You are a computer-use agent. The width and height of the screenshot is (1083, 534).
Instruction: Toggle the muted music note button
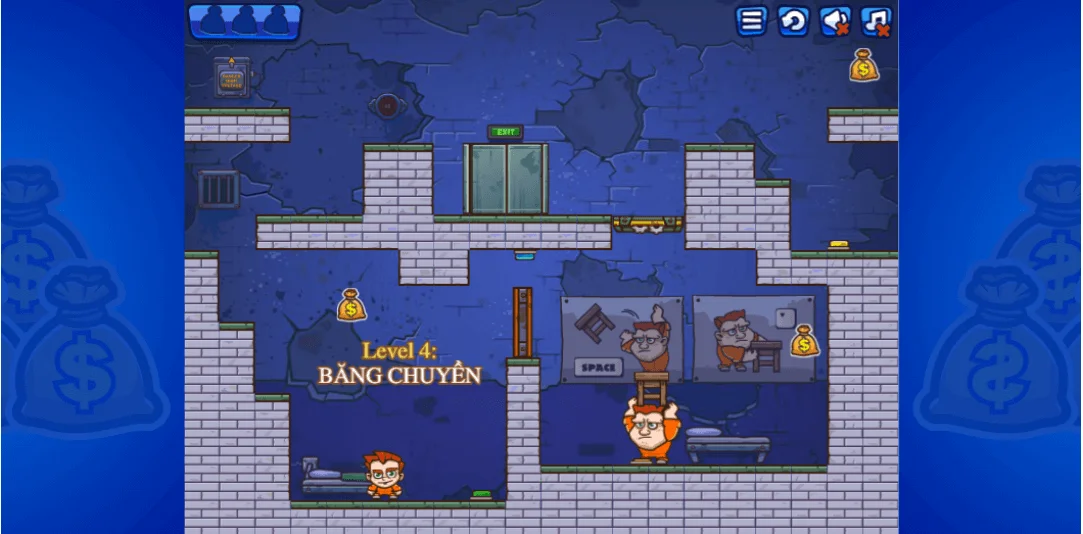pyautogui.click(x=876, y=21)
